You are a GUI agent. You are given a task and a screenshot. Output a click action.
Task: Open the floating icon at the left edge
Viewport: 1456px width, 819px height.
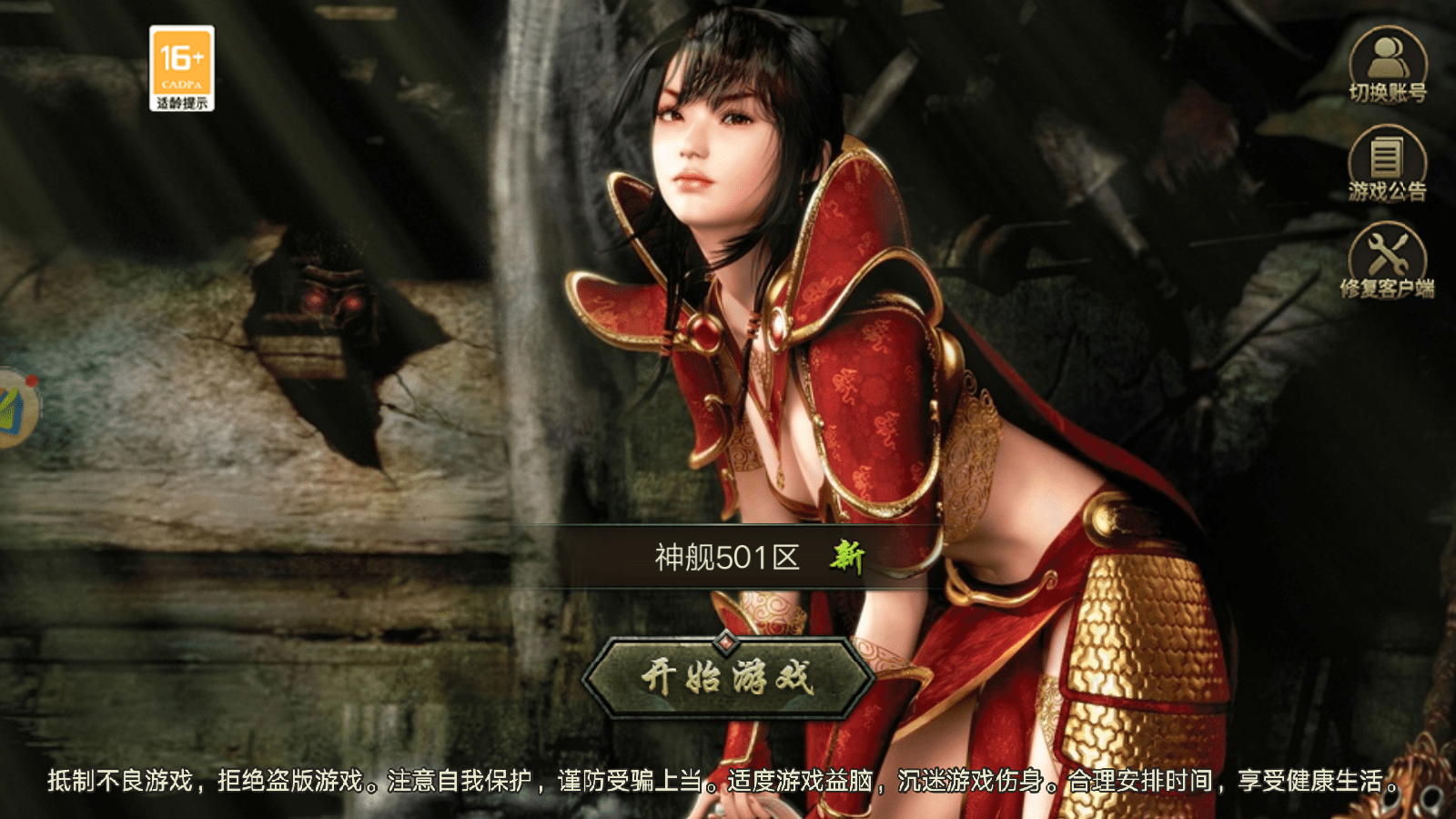[16, 407]
